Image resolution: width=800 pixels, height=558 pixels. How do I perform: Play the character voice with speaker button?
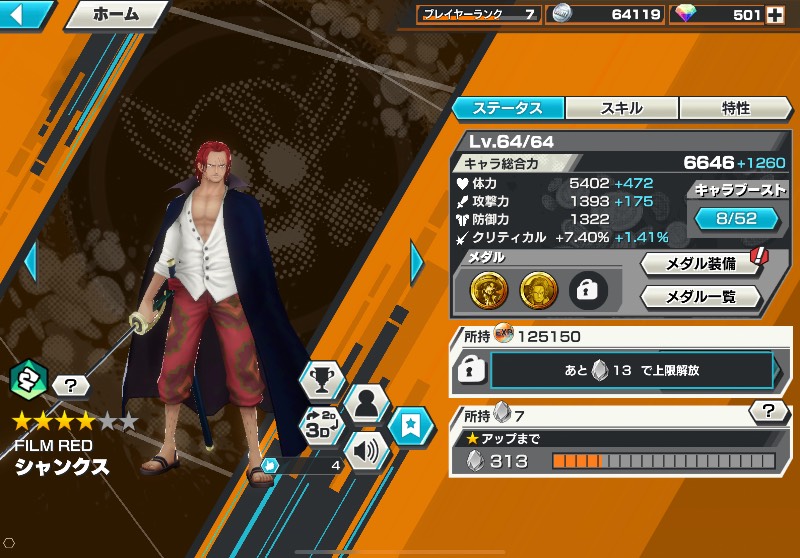coord(366,449)
